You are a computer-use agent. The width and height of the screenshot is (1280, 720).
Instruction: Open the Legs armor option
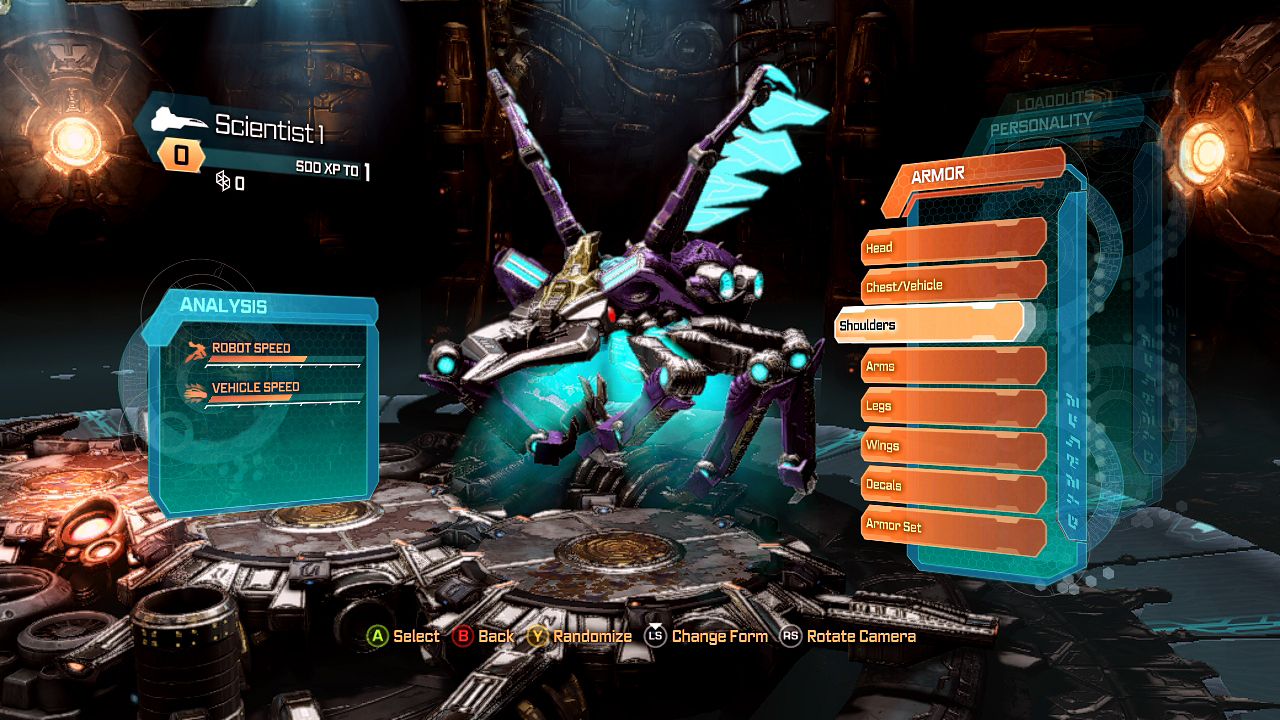pyautogui.click(x=950, y=405)
